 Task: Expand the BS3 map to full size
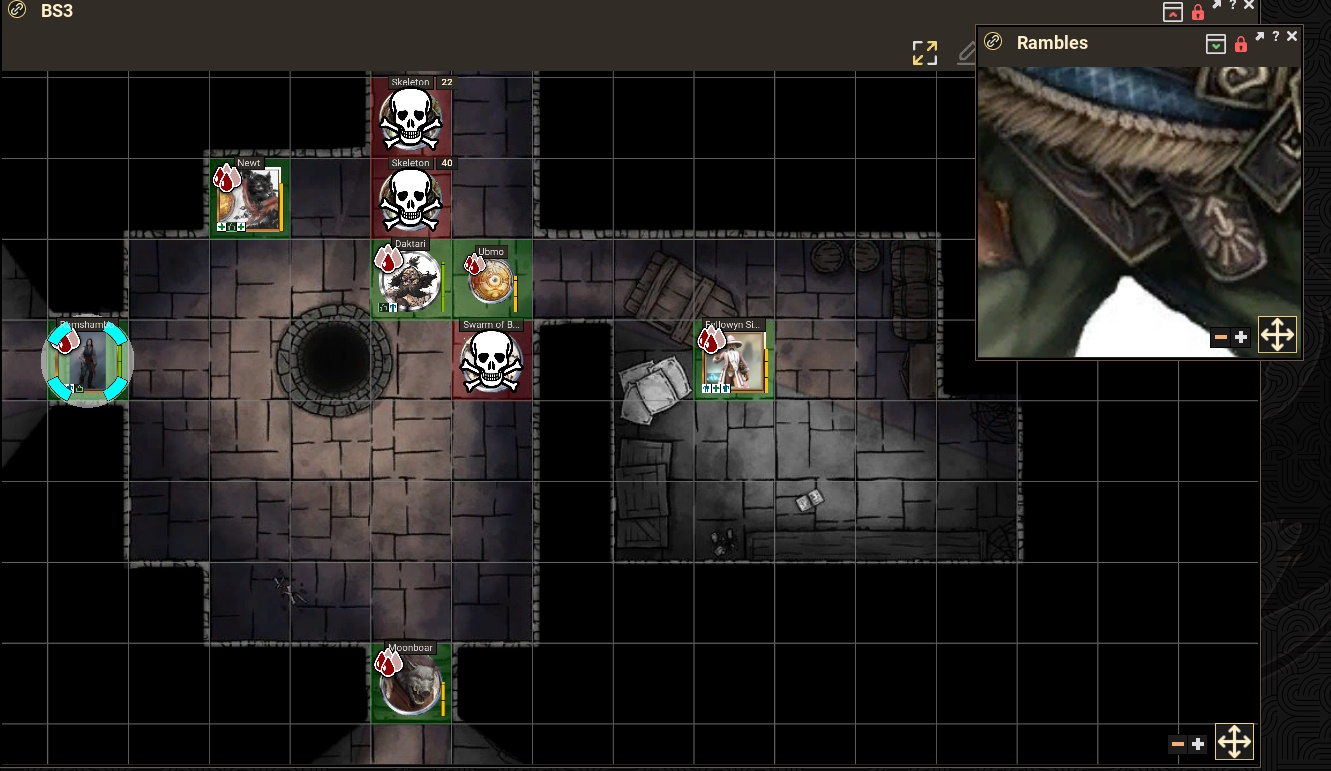(925, 53)
